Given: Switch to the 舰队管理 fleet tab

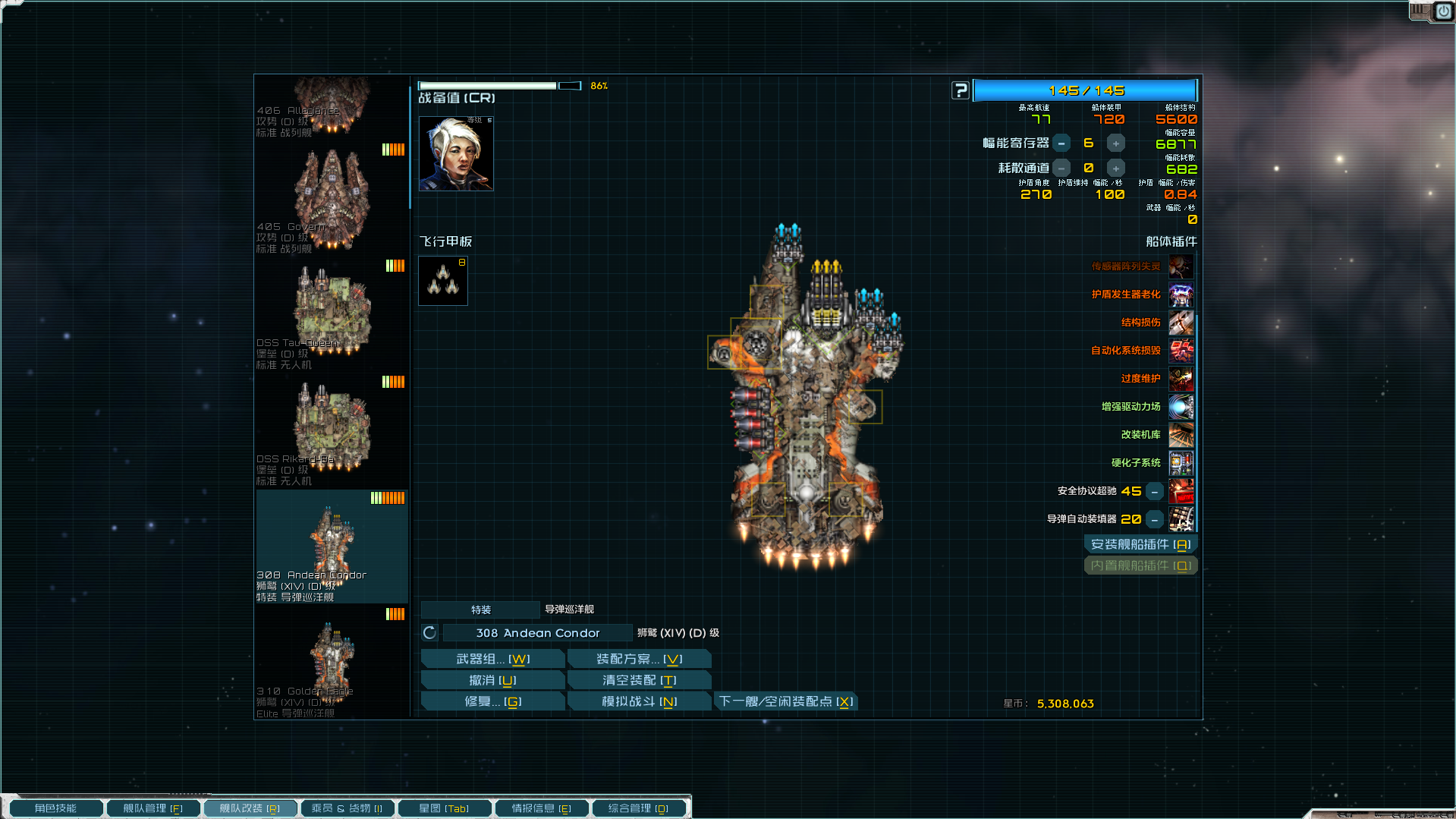Looking at the screenshot, I should 153,808.
